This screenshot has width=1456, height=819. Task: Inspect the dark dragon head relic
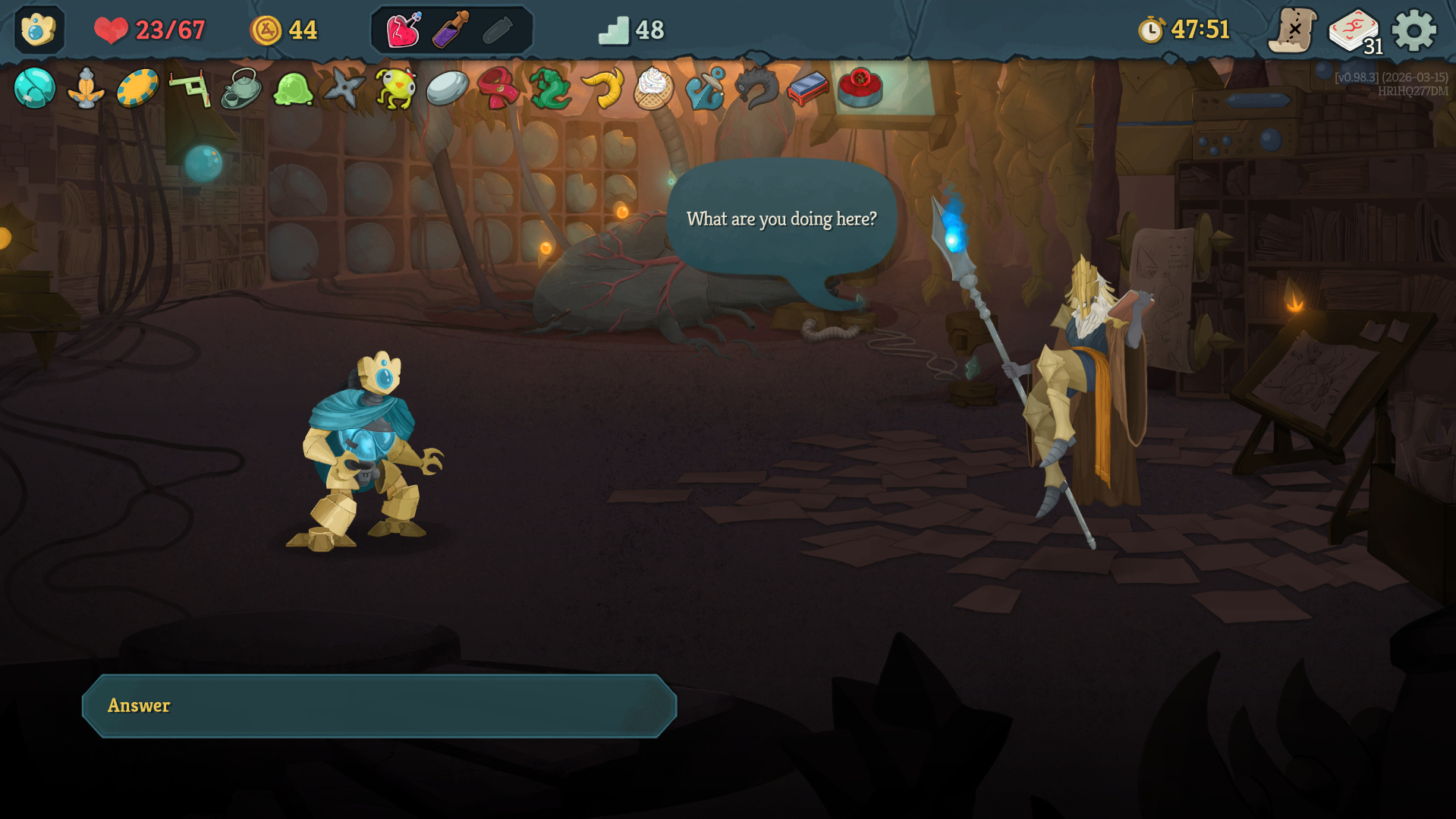tap(756, 88)
